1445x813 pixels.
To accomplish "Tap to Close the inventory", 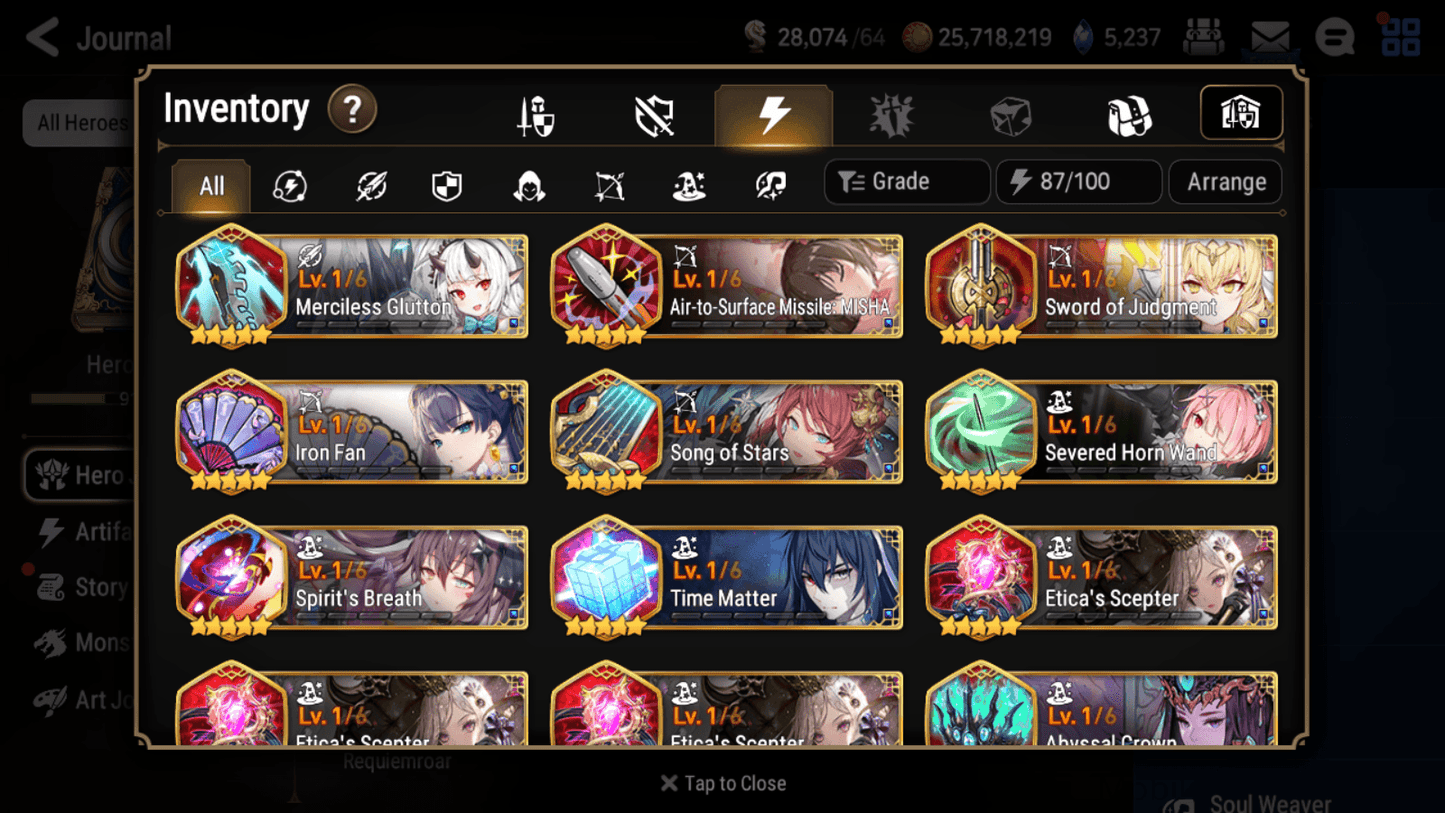I will point(722,783).
